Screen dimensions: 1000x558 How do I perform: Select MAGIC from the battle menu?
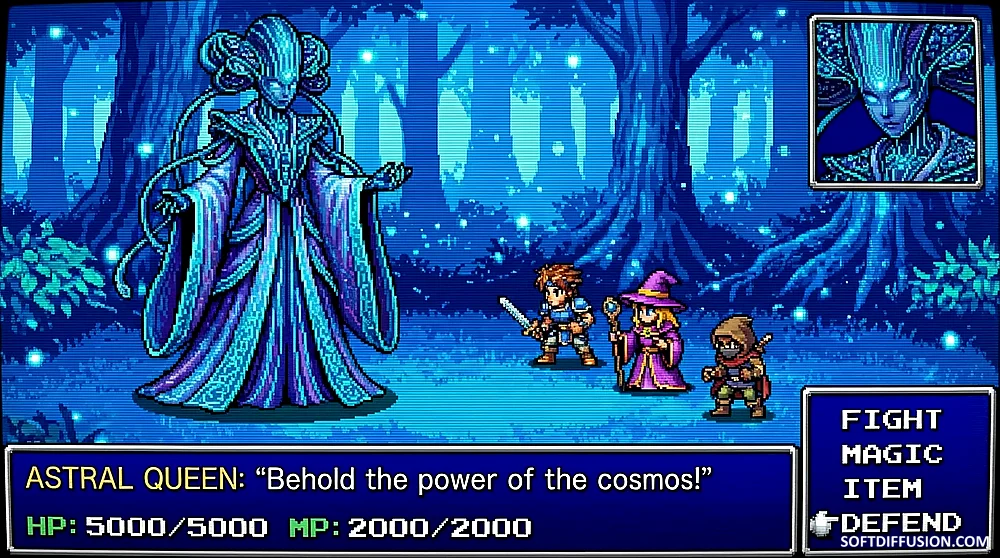(891, 455)
